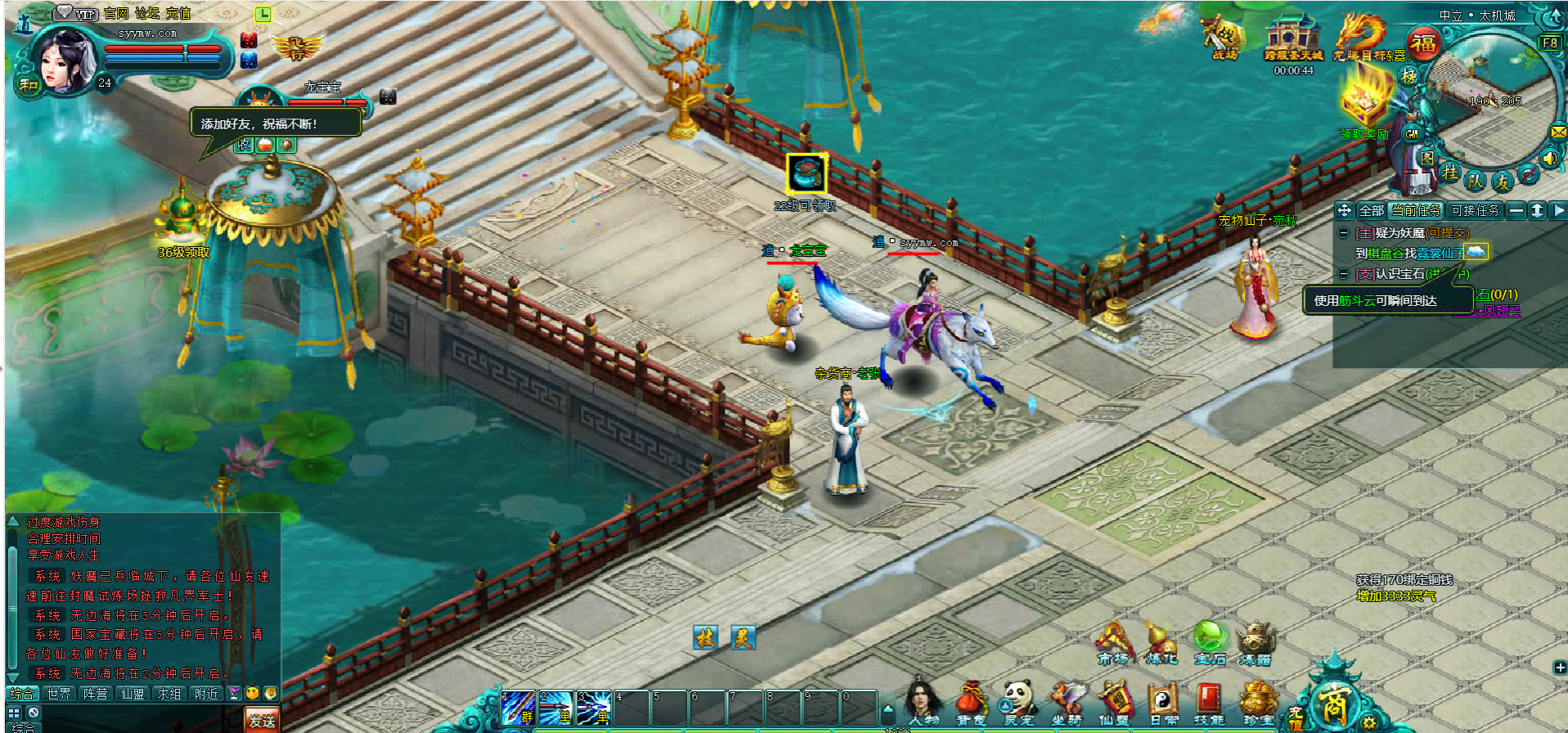The height and width of the screenshot is (733, 1568).
Task: Activate the skill in hotbar slot 1
Action: pos(518,708)
